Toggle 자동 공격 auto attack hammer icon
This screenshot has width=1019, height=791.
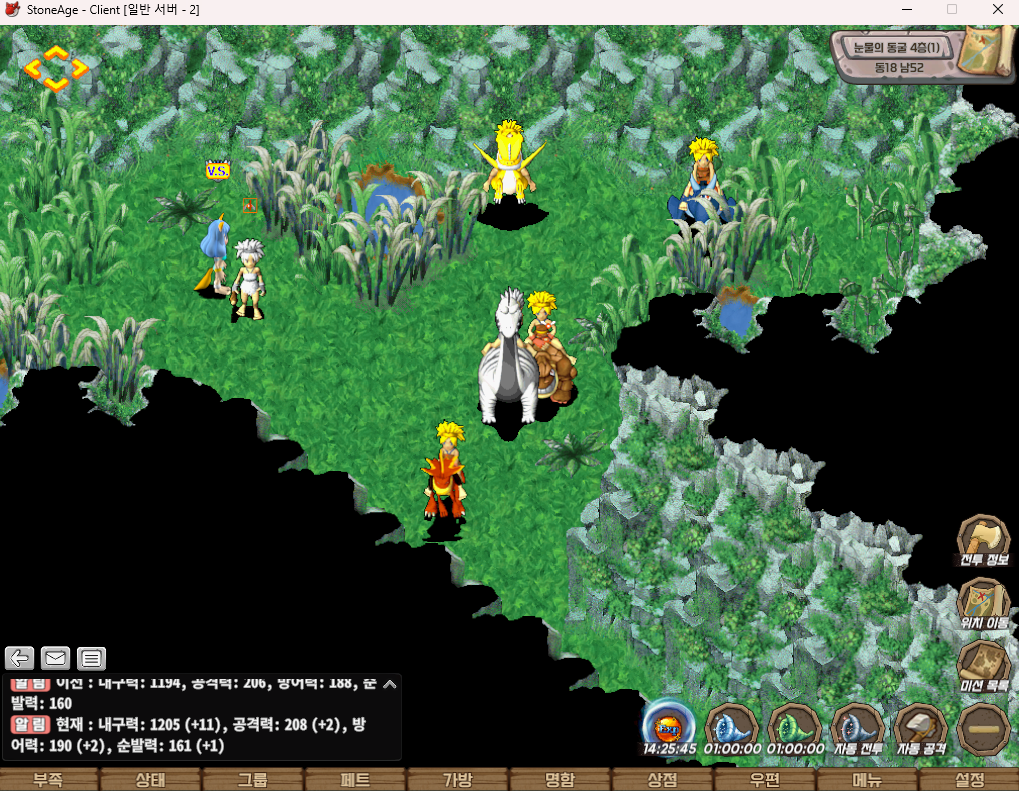920,727
